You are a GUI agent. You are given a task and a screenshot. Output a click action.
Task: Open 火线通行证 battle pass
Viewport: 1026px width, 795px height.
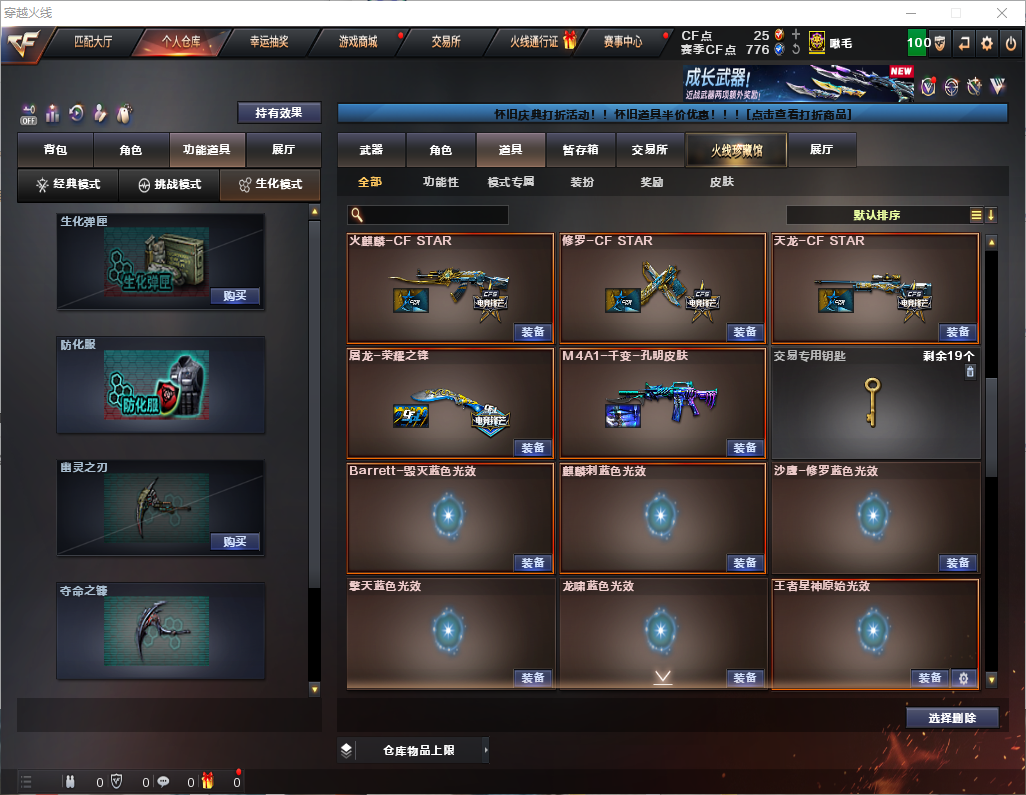(536, 42)
